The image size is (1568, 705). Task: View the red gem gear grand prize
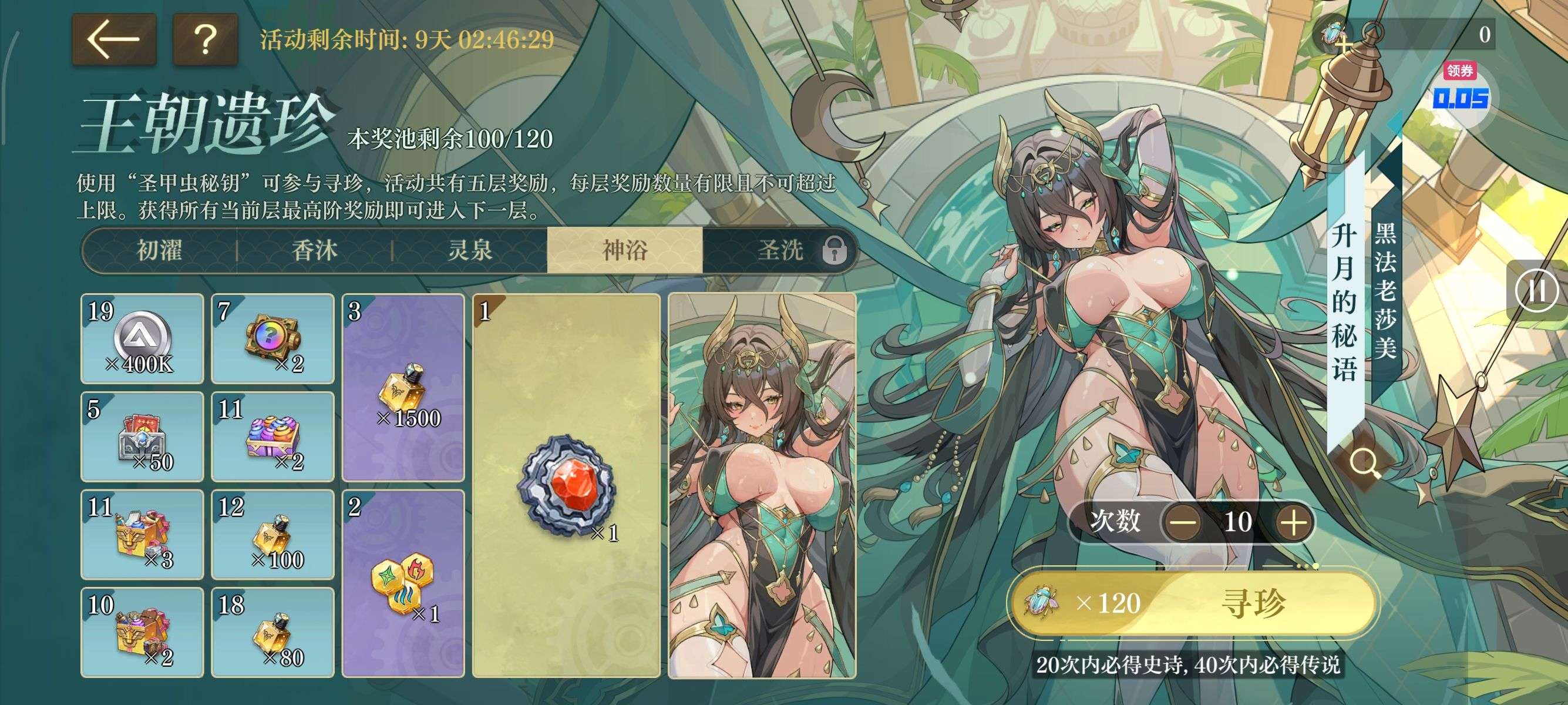coord(566,485)
